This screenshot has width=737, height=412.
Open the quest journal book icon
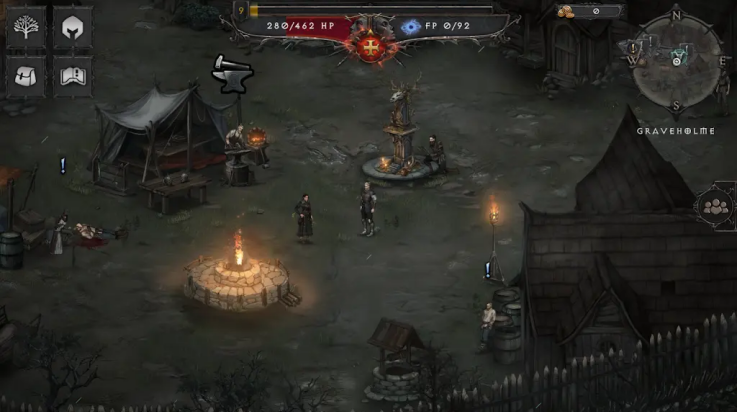point(72,76)
